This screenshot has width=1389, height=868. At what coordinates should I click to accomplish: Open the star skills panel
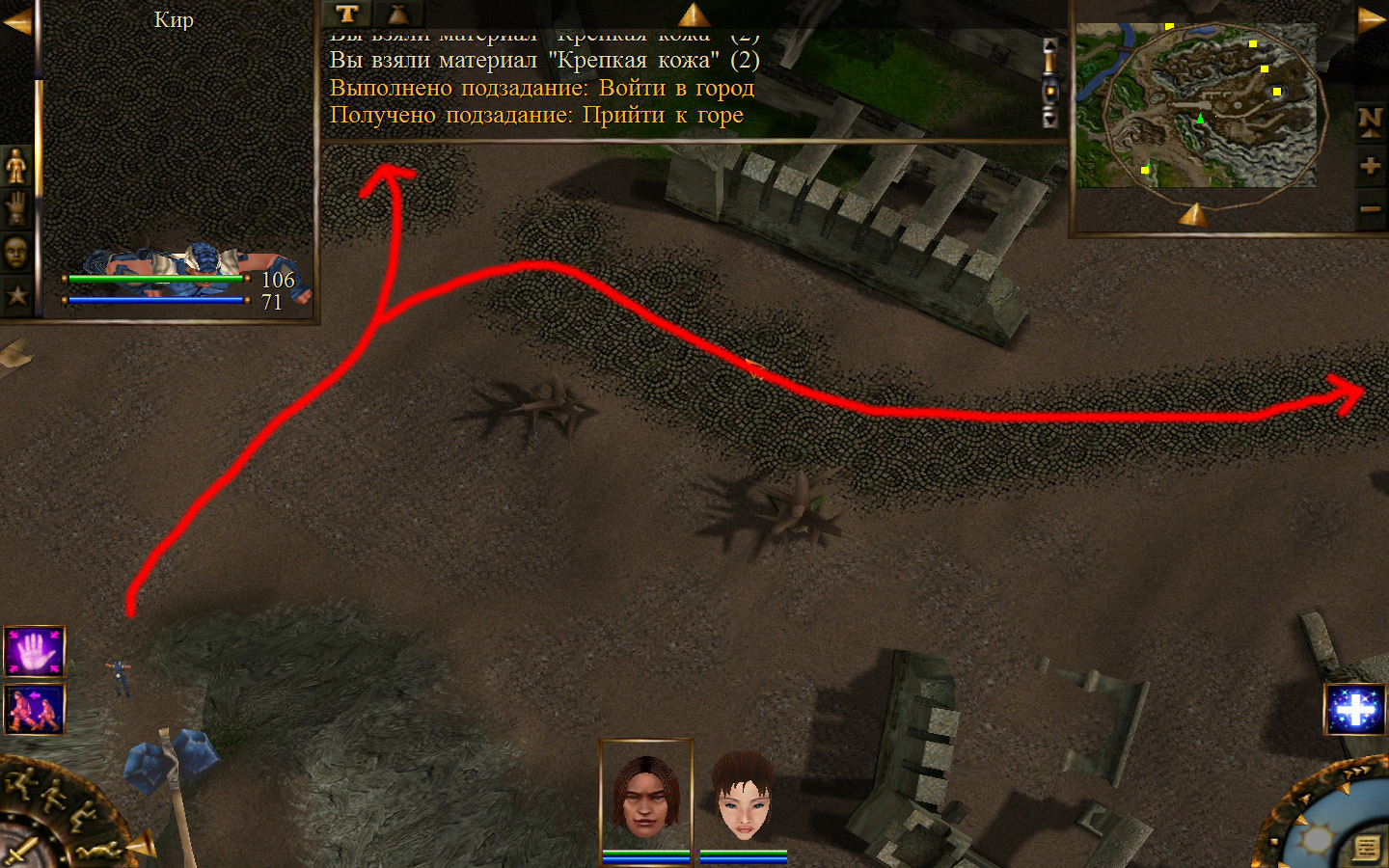16,295
